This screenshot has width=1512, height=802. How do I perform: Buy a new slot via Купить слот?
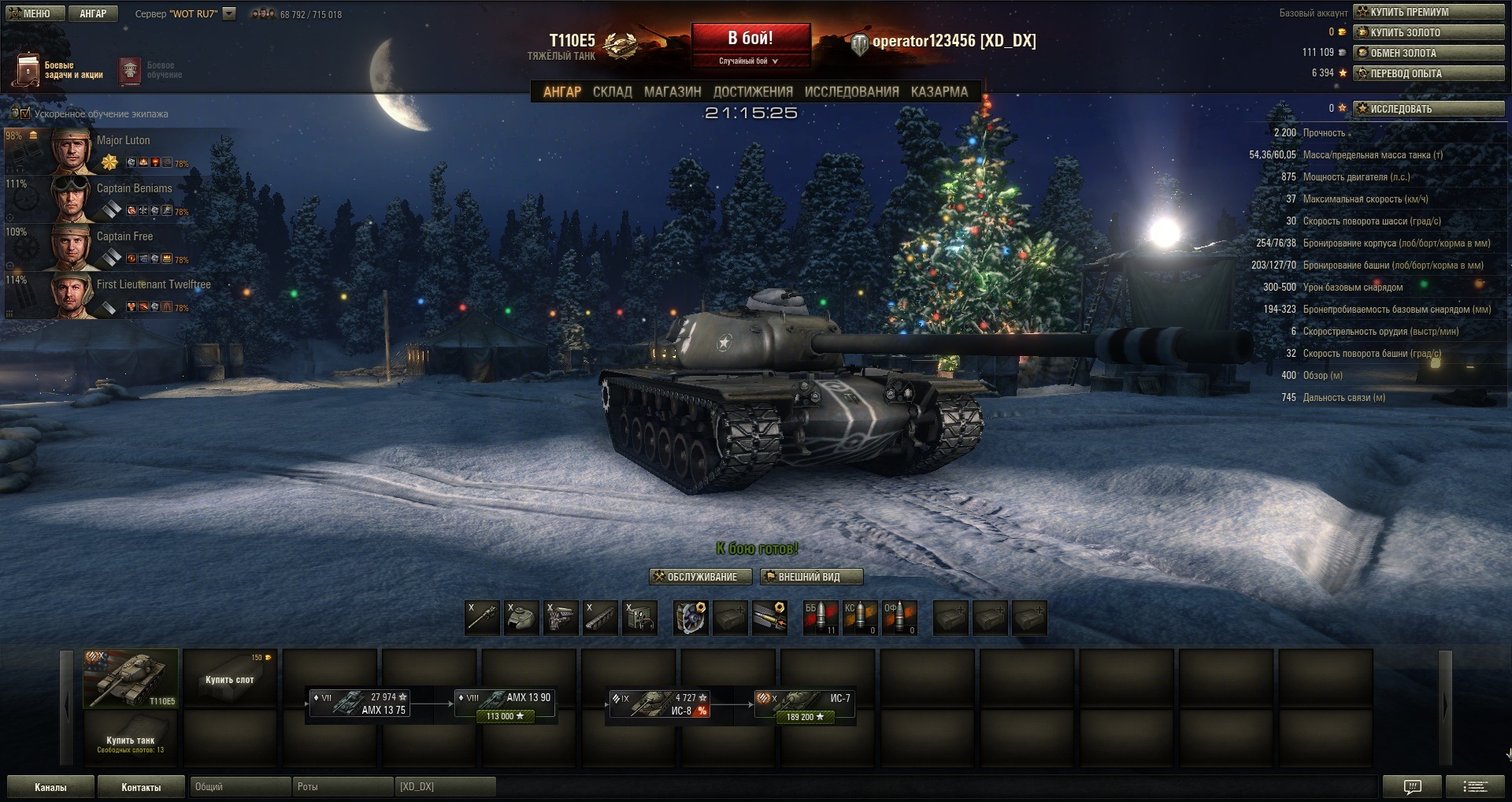coord(230,678)
